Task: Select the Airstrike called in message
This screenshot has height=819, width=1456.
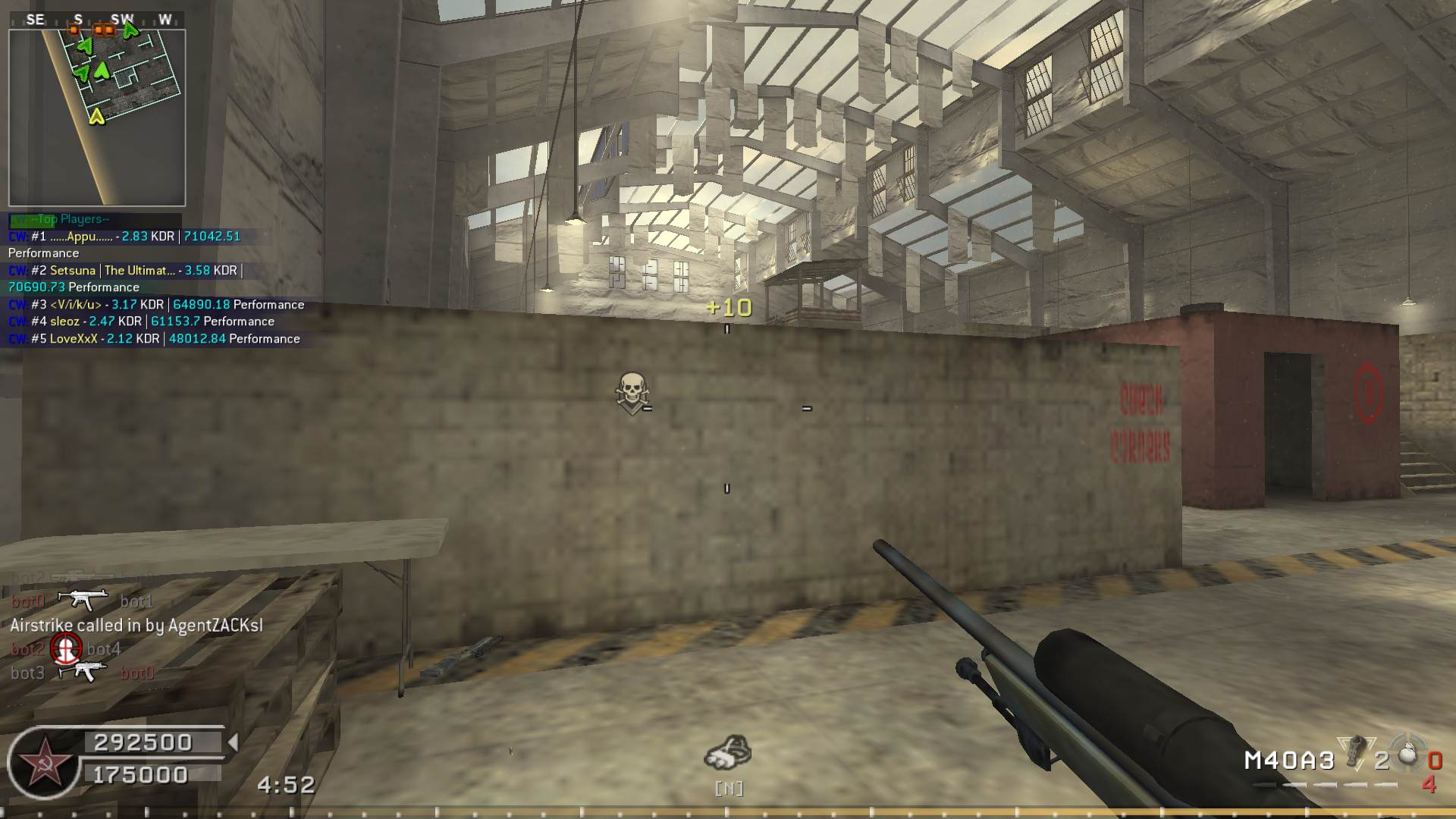Action: pyautogui.click(x=136, y=626)
